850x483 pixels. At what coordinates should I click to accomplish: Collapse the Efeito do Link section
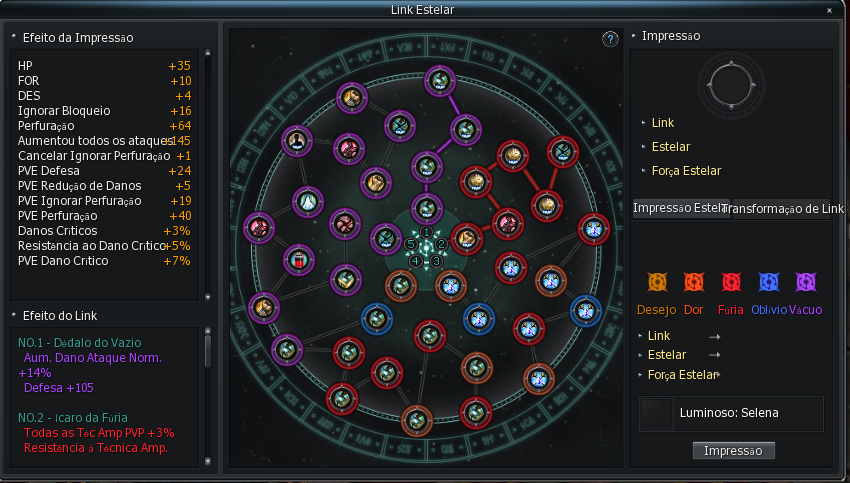(x=14, y=315)
